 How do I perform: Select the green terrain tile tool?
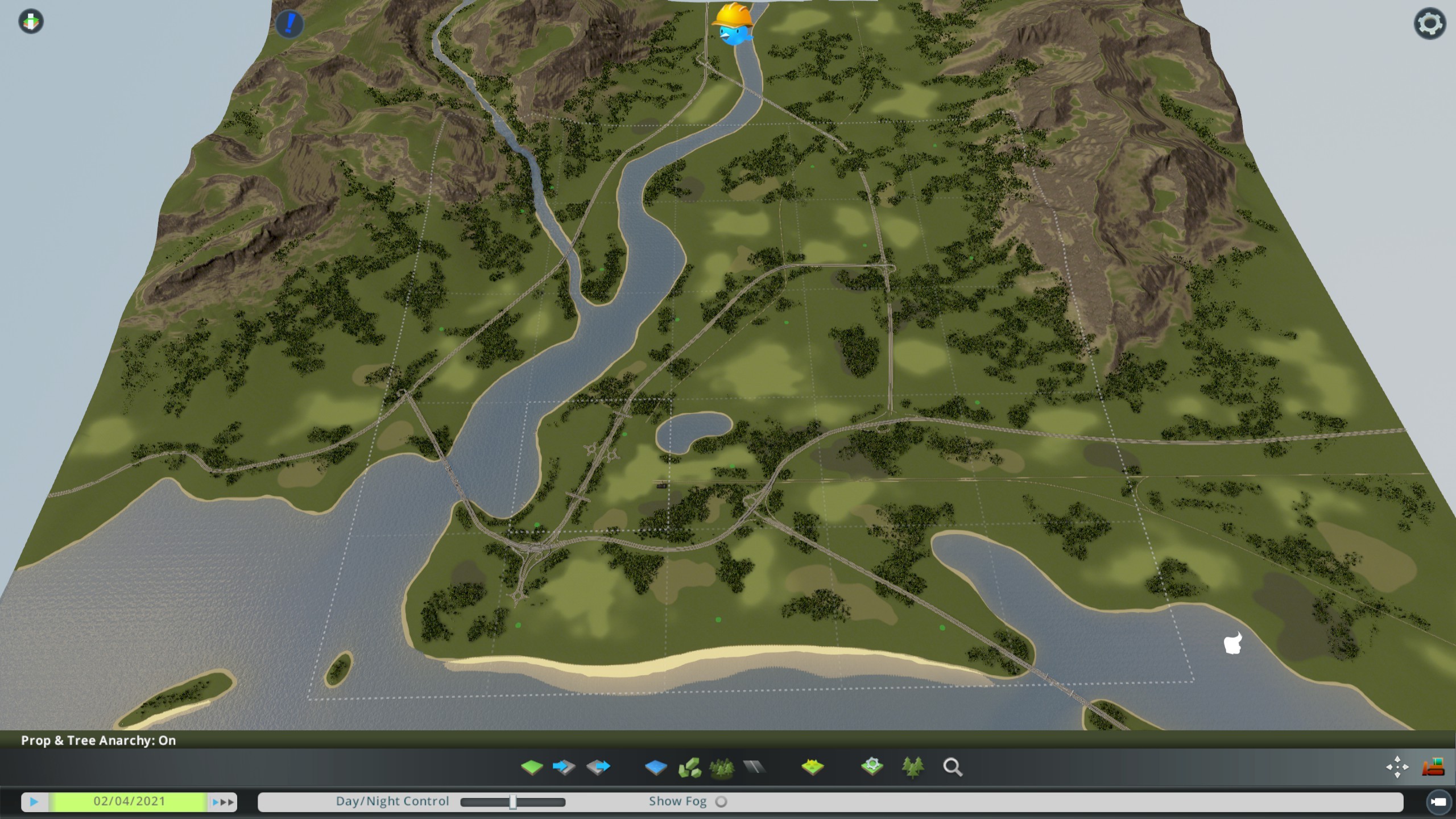(532, 767)
